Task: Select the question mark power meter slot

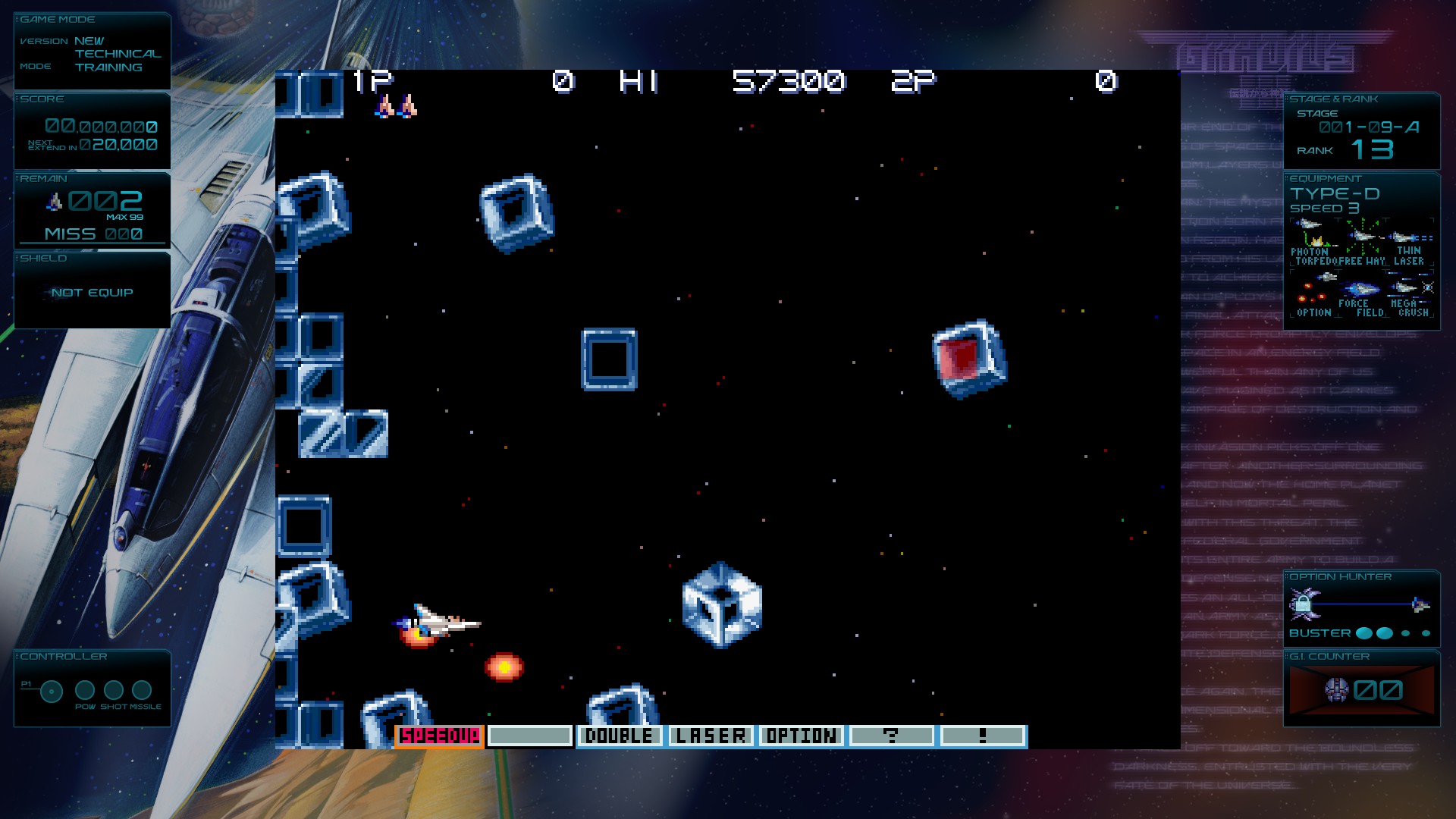Action: 891,736
